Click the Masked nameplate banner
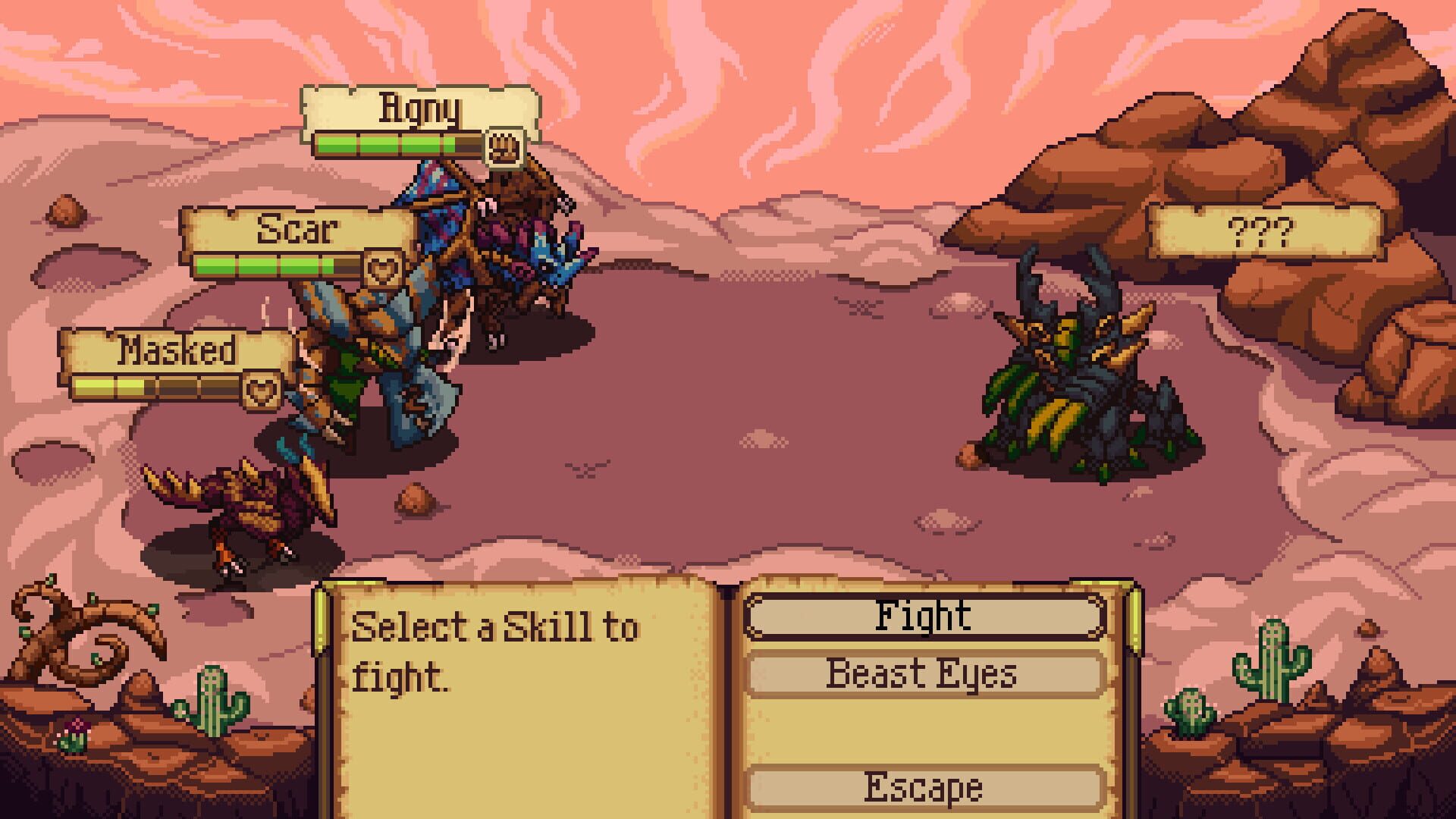 click(x=178, y=350)
